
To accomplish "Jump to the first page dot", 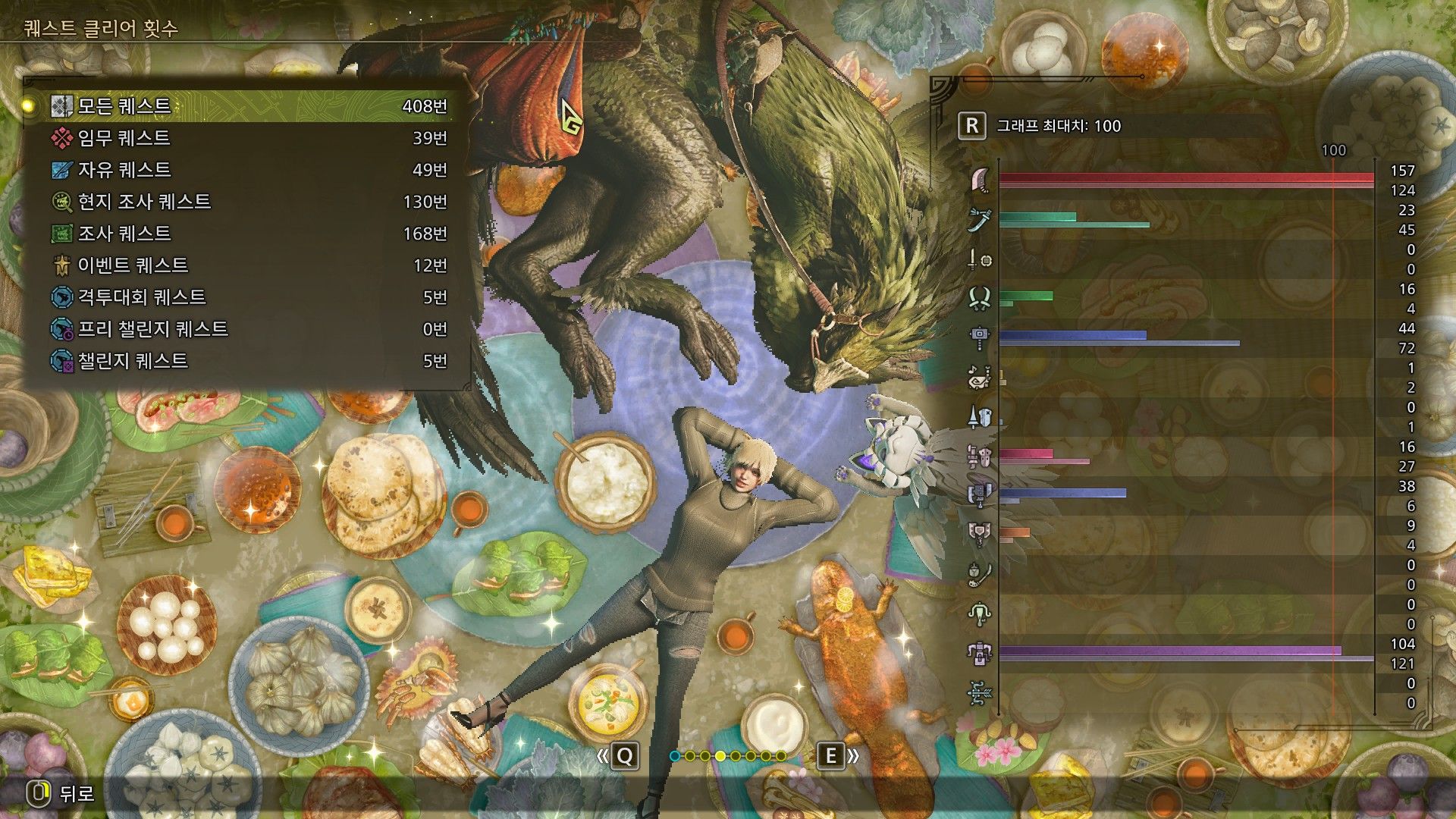I will [x=675, y=756].
